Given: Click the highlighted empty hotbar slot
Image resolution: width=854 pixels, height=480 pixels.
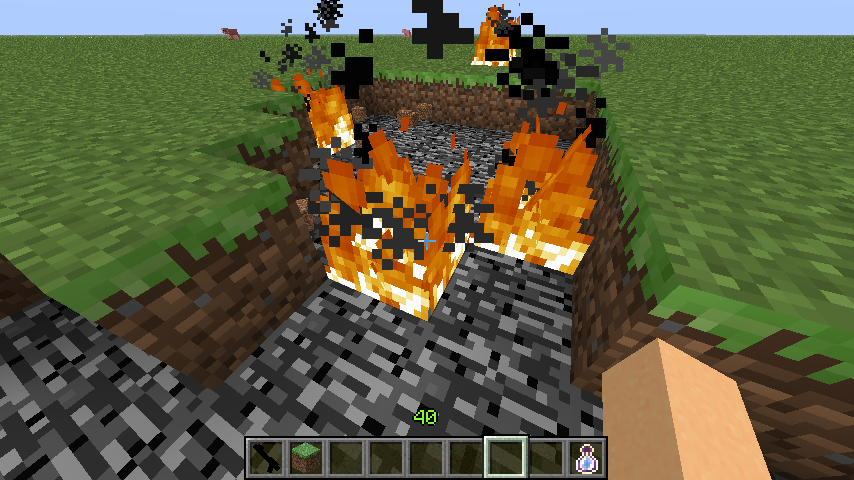Looking at the screenshot, I should (506, 458).
